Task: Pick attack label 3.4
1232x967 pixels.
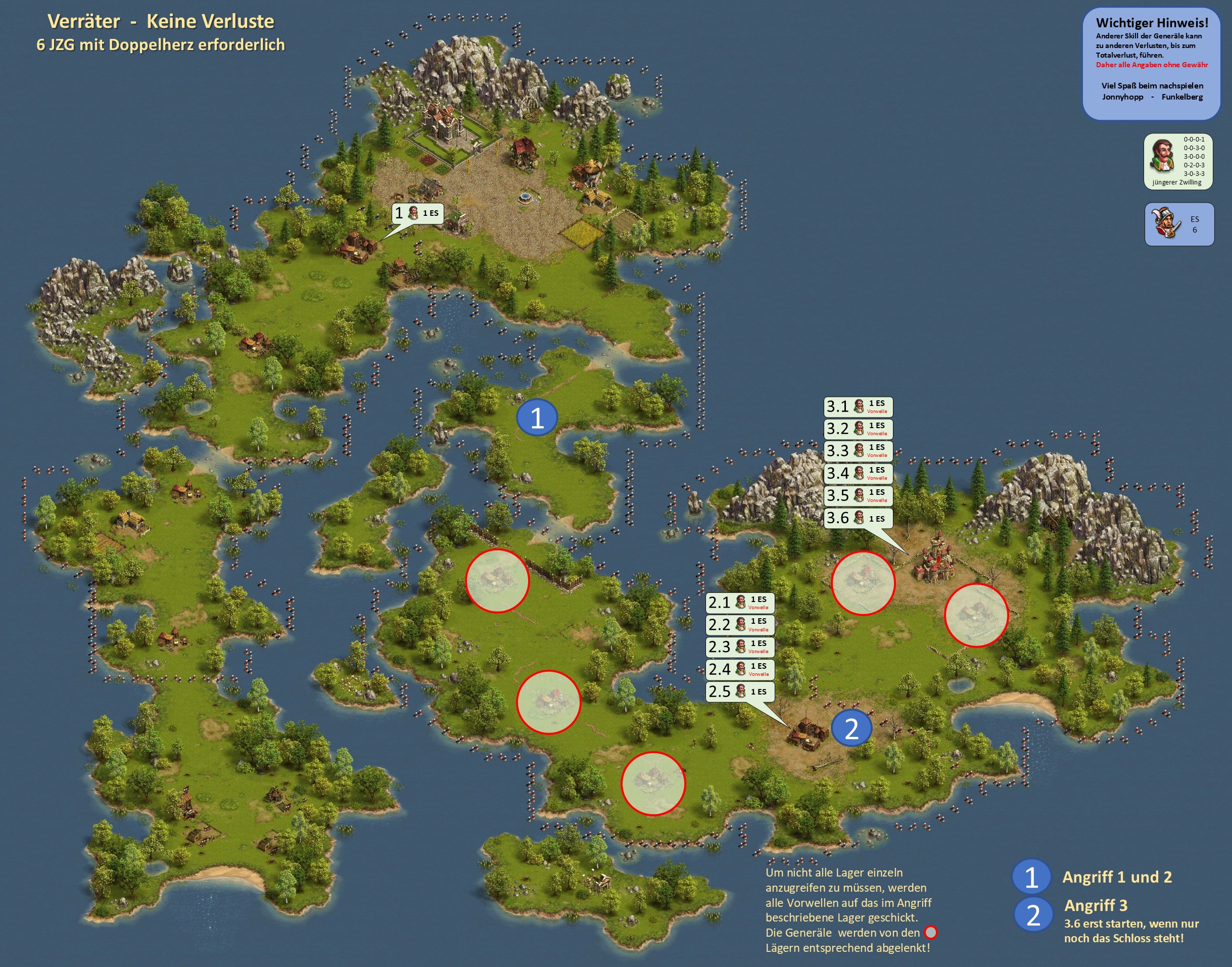Action: coord(858,473)
